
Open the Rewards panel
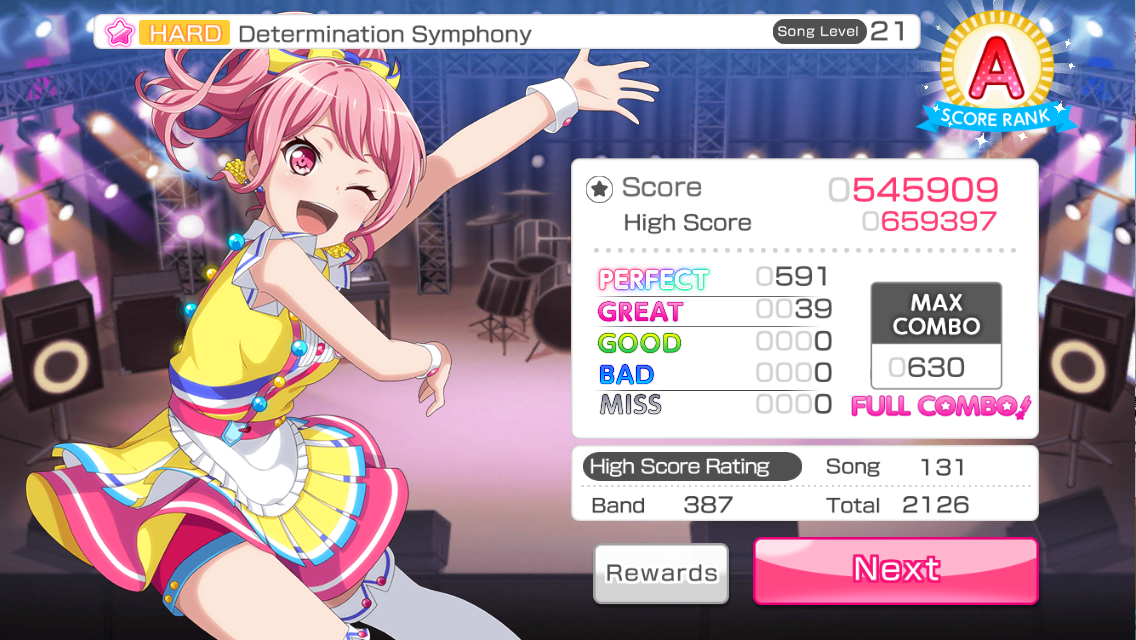pos(661,573)
